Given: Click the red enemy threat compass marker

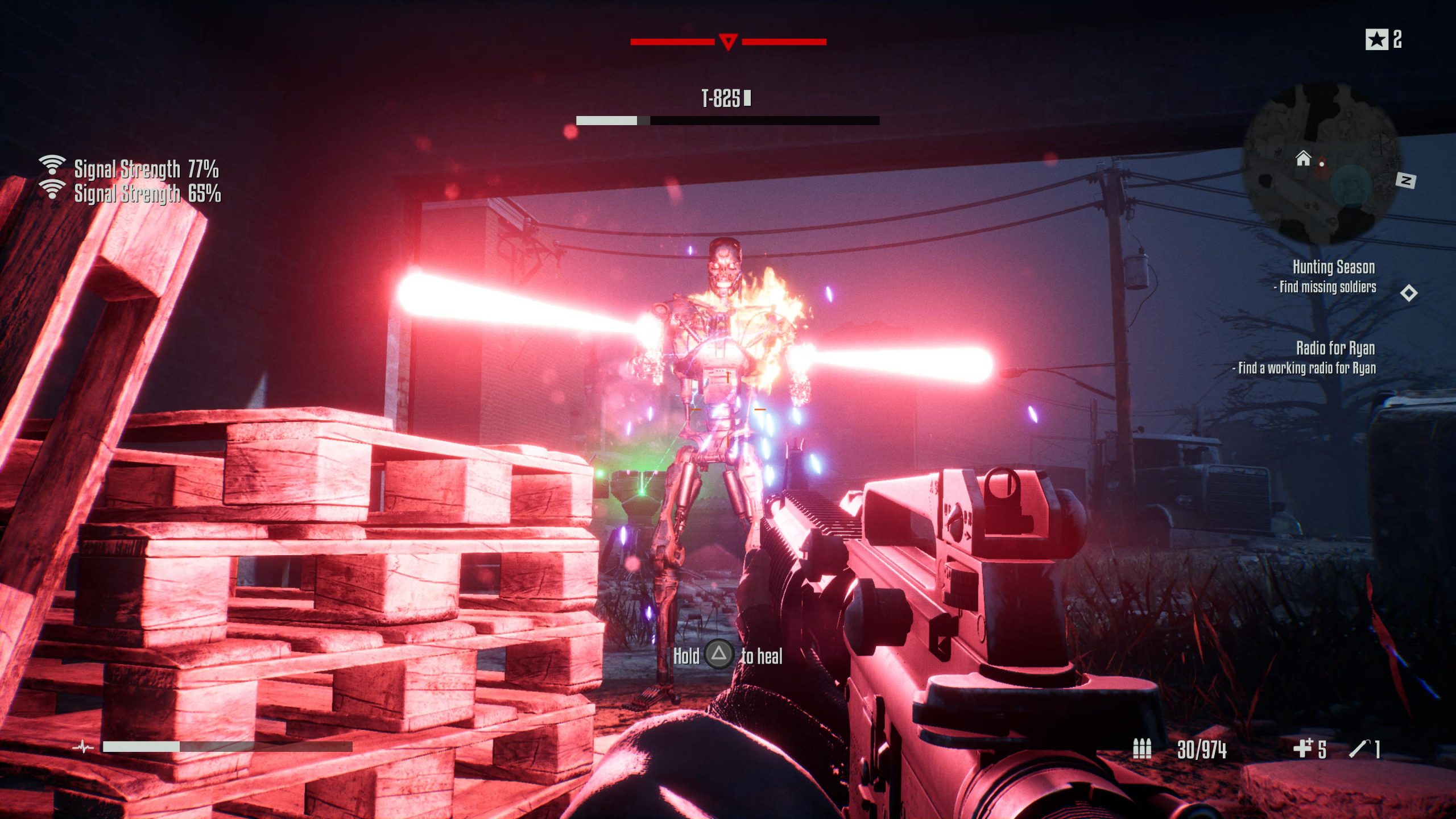Looking at the screenshot, I should 728,42.
